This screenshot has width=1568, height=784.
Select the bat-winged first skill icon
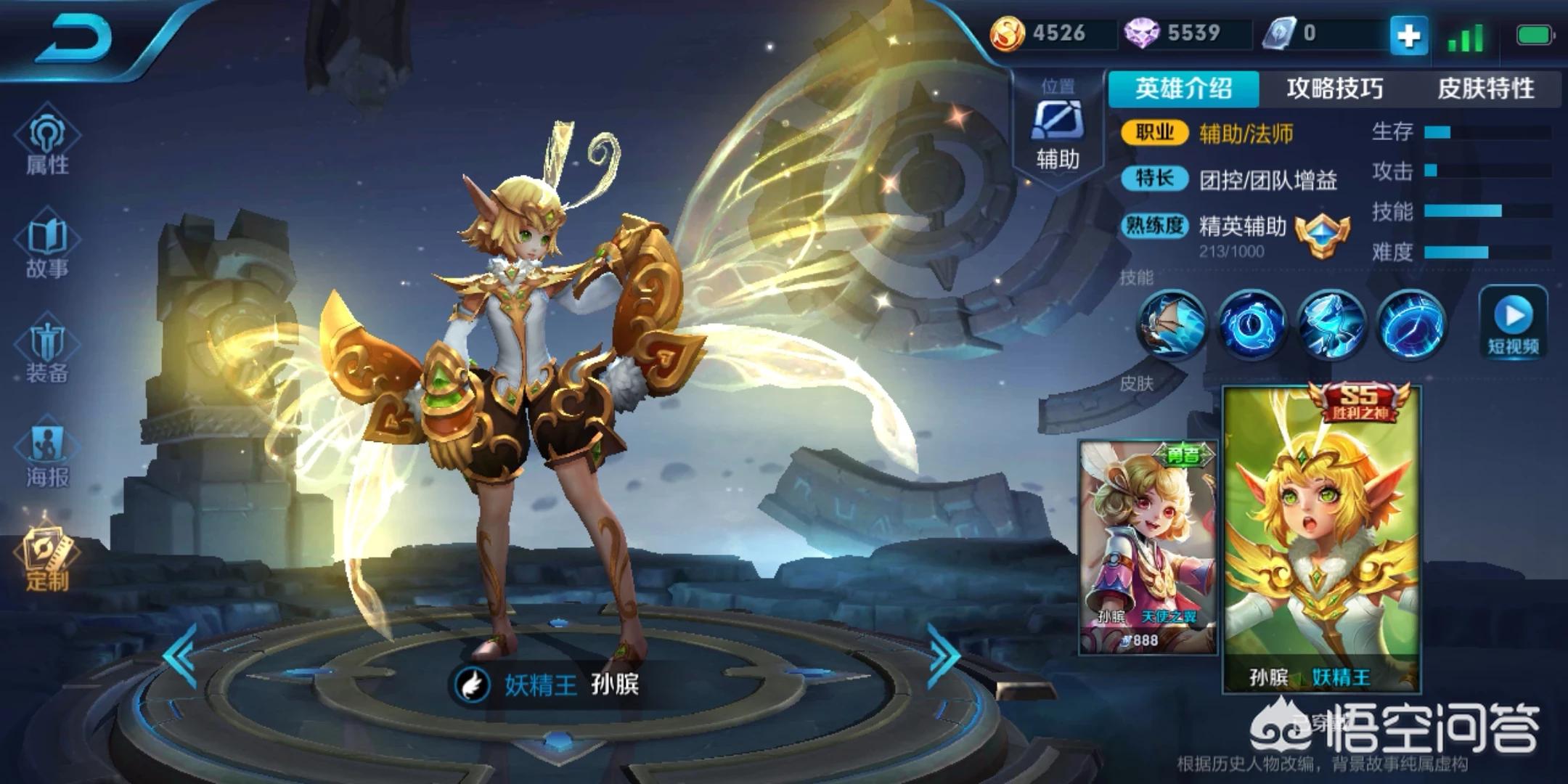(1171, 324)
